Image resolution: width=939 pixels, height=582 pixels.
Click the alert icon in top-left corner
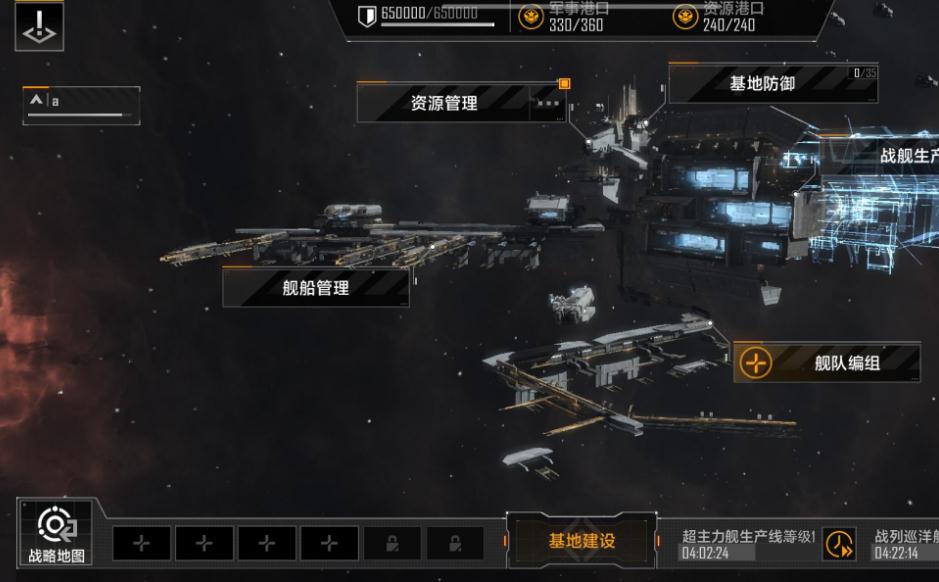(x=39, y=27)
